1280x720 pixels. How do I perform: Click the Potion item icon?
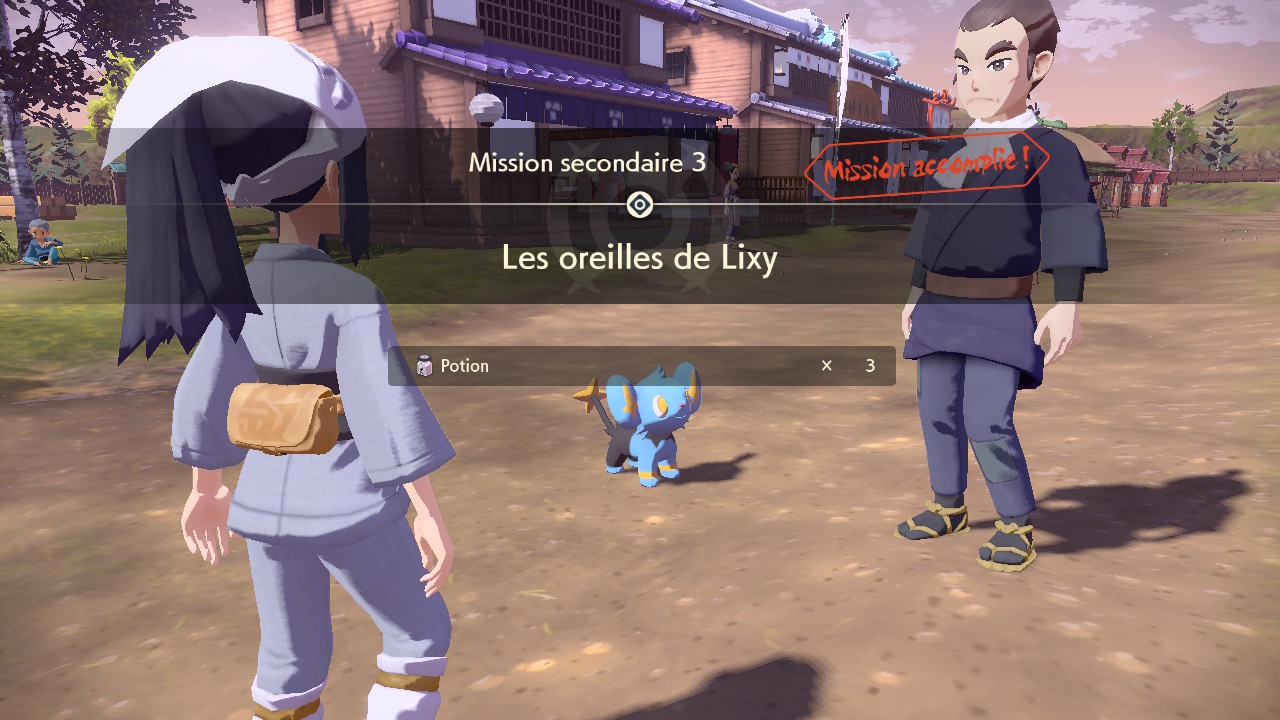click(424, 366)
